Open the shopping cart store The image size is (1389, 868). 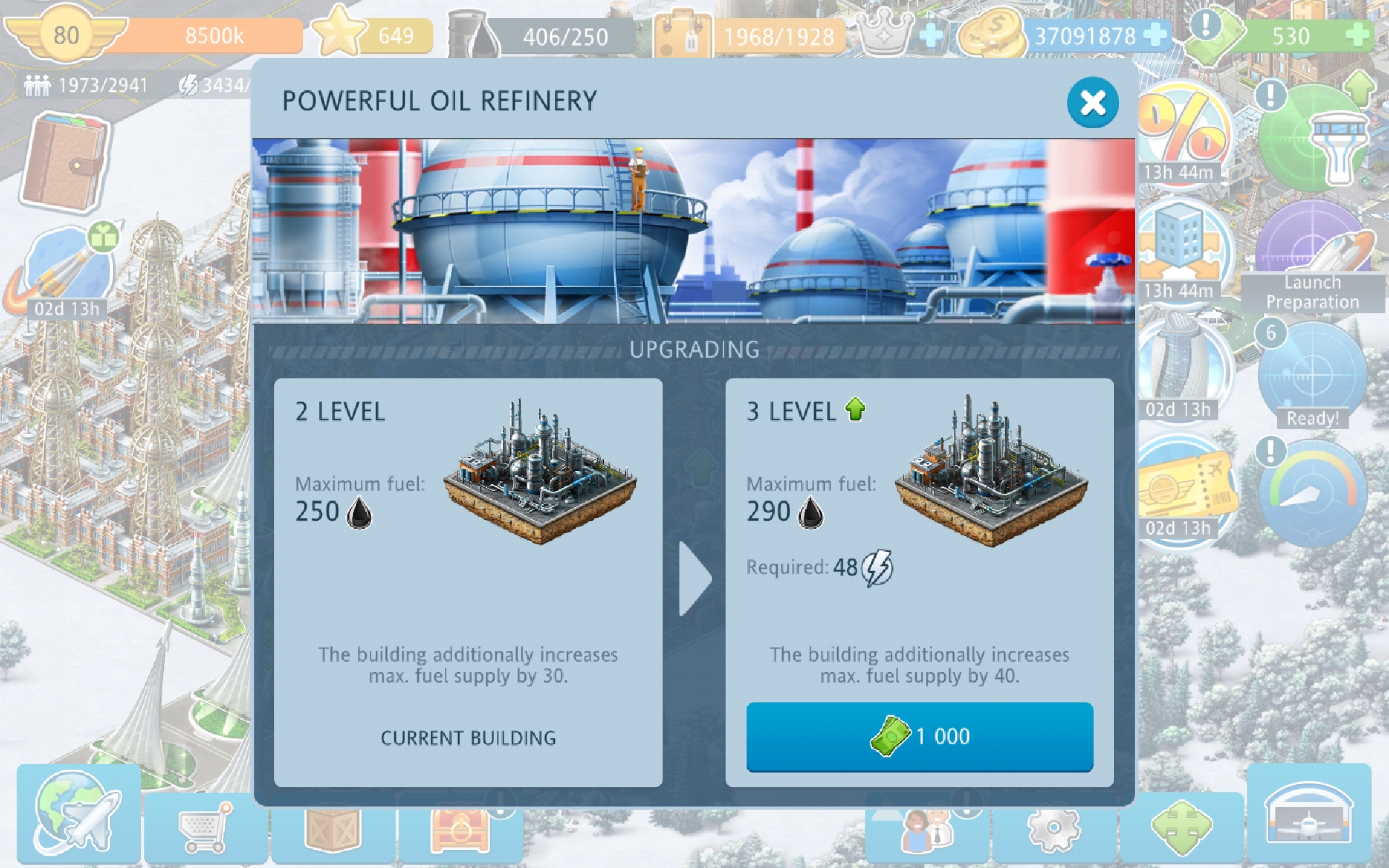click(x=205, y=826)
